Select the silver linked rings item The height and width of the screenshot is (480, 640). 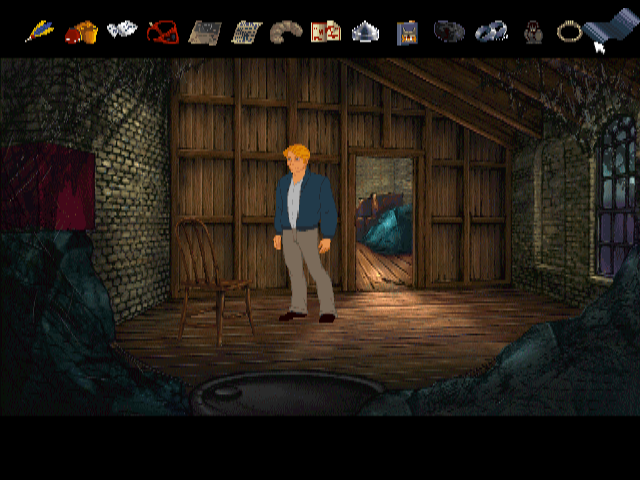(490, 32)
